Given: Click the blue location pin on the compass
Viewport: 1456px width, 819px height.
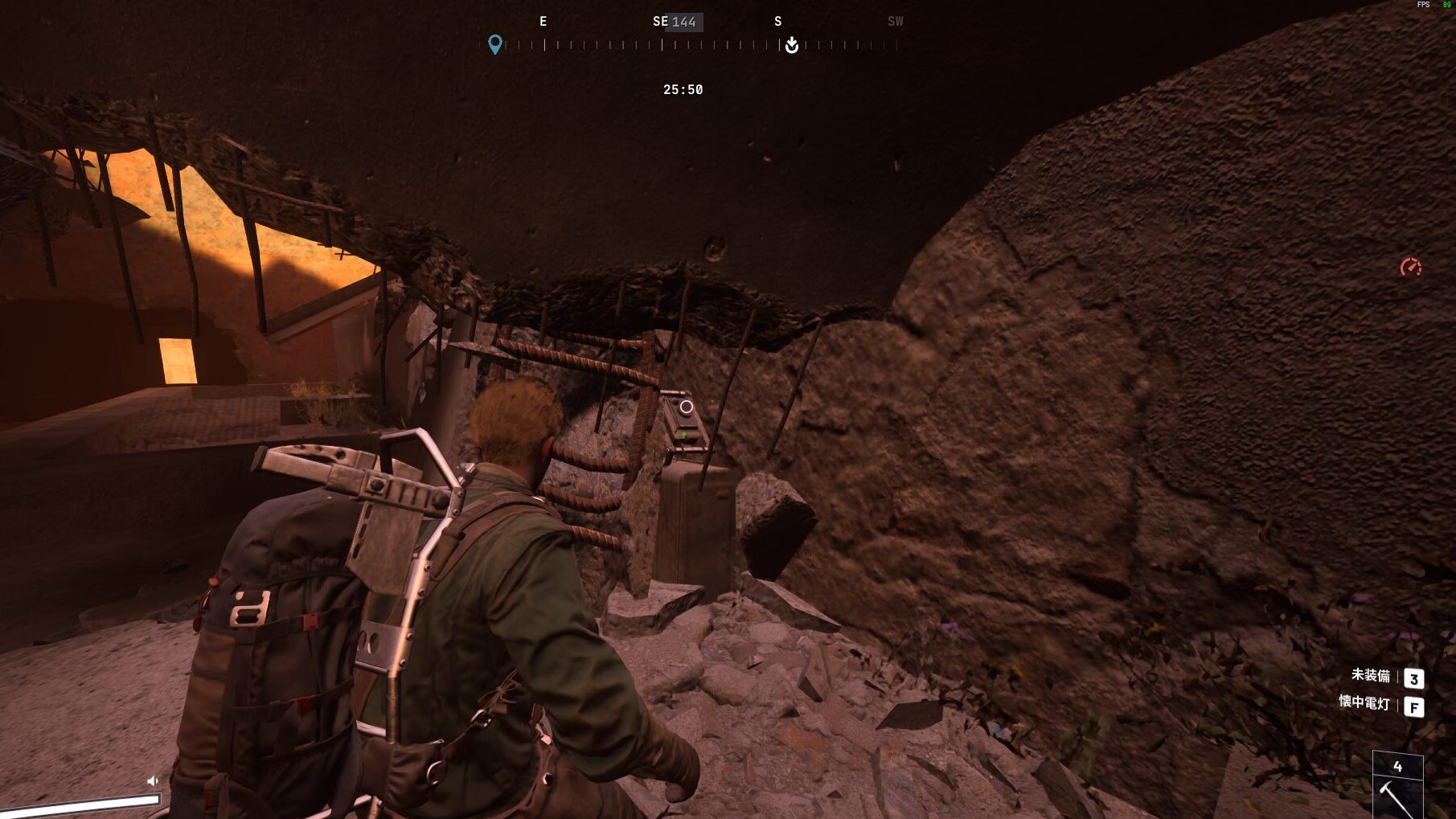Looking at the screenshot, I should 495,44.
